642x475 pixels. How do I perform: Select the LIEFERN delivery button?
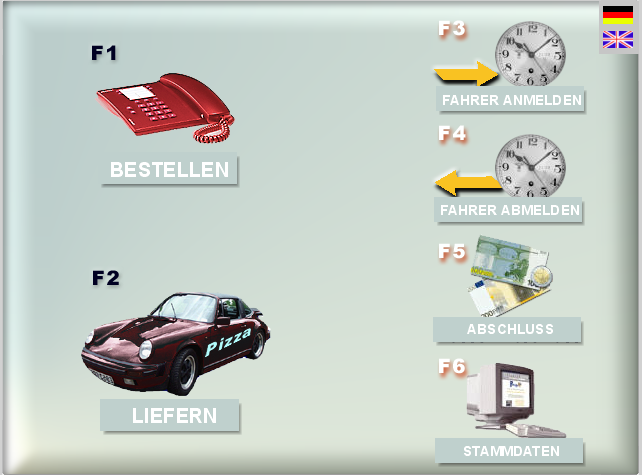pos(170,415)
